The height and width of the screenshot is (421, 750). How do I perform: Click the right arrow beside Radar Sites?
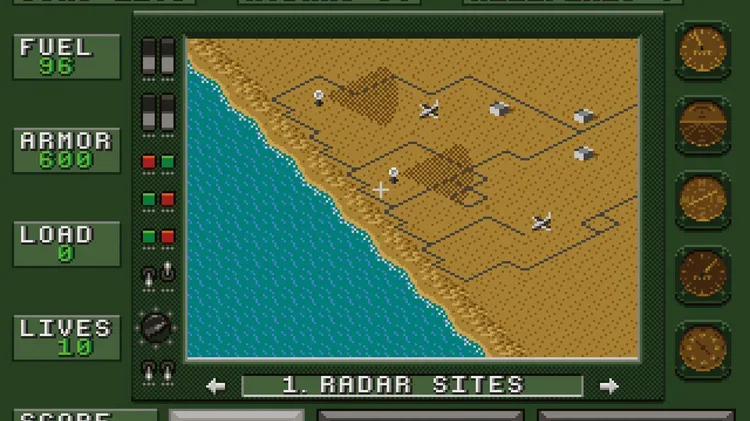point(608,386)
